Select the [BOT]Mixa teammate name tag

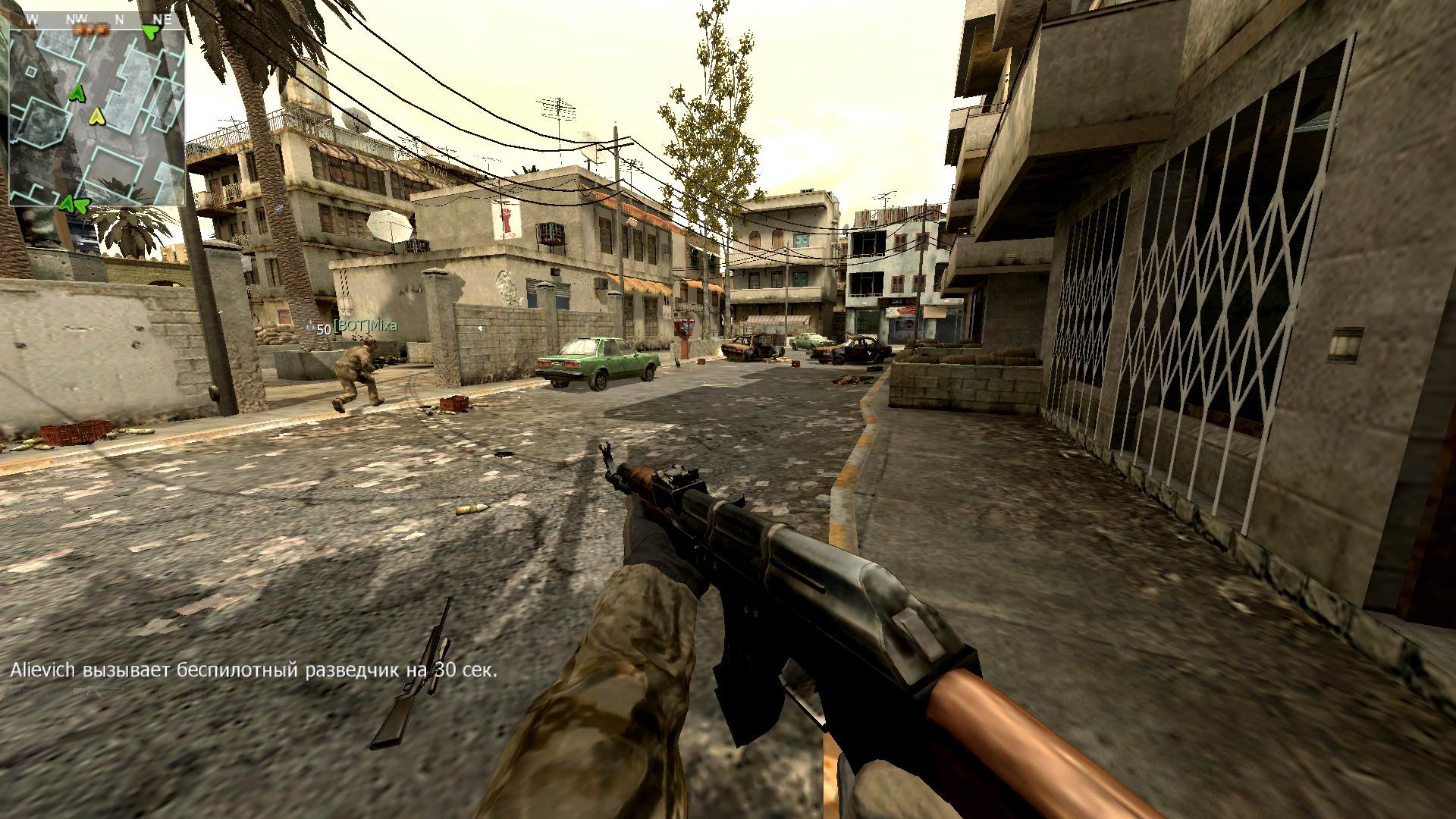(365, 327)
